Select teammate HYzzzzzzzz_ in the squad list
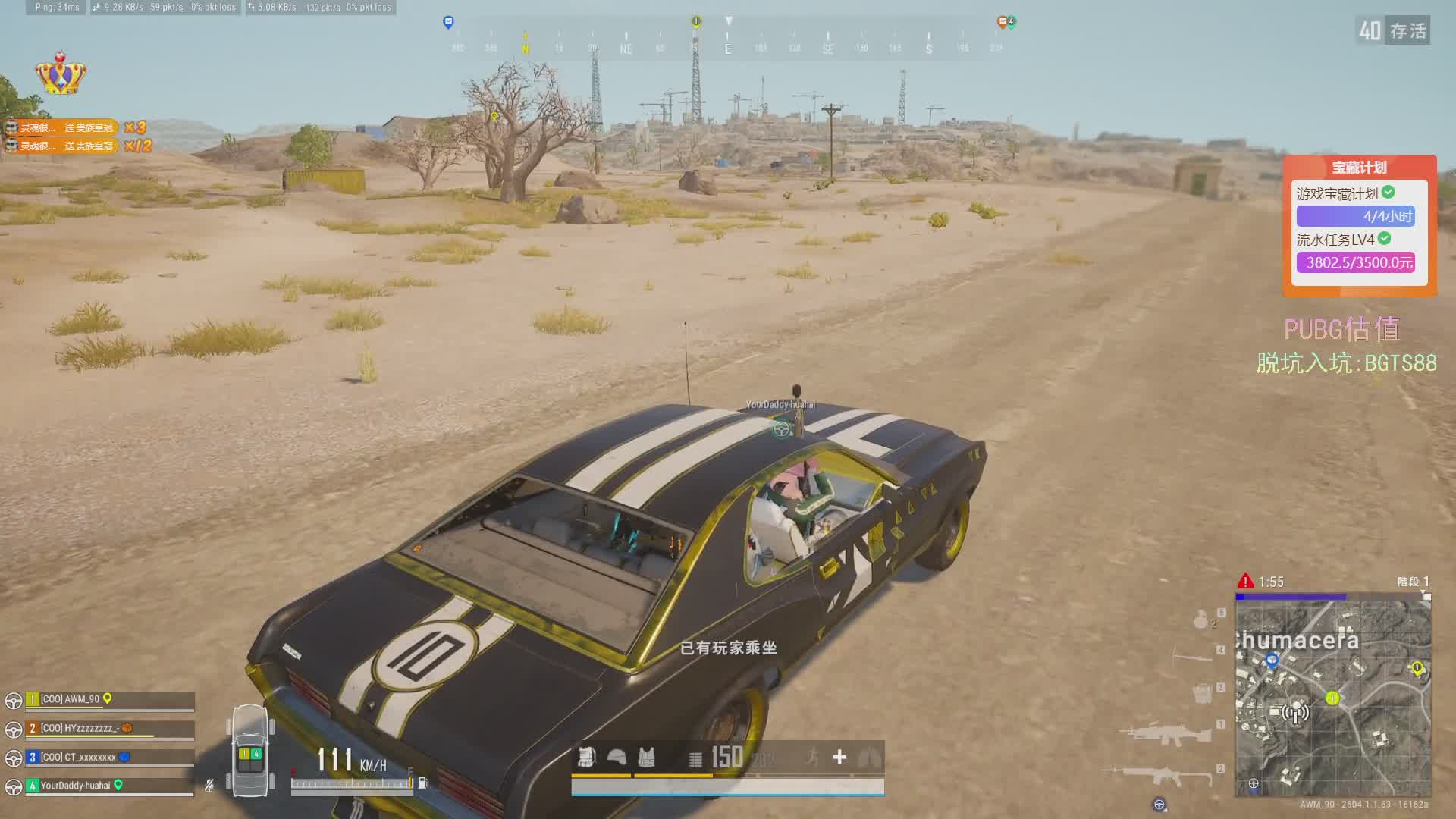 (x=78, y=728)
